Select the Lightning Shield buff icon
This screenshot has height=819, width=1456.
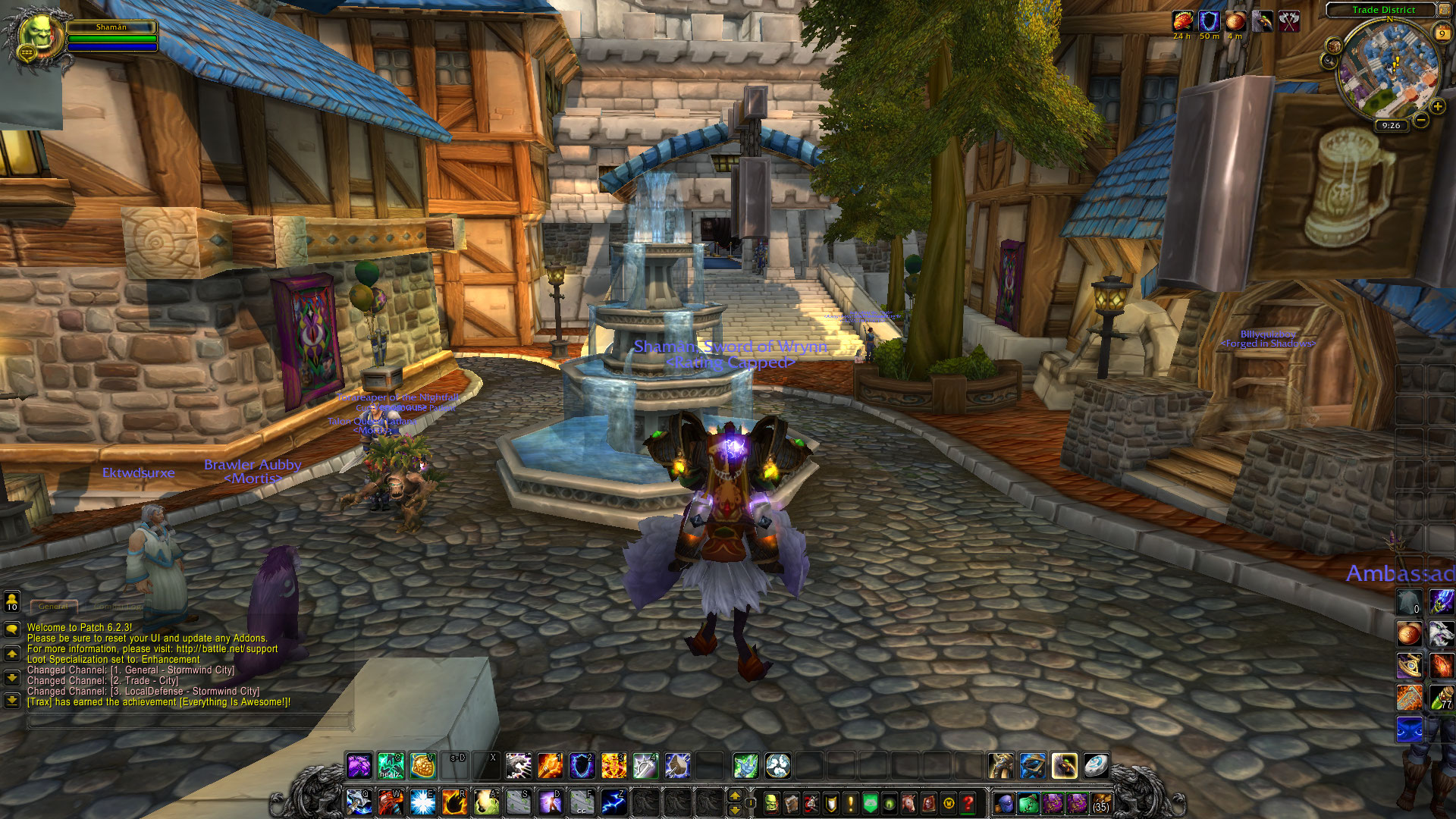(1209, 21)
